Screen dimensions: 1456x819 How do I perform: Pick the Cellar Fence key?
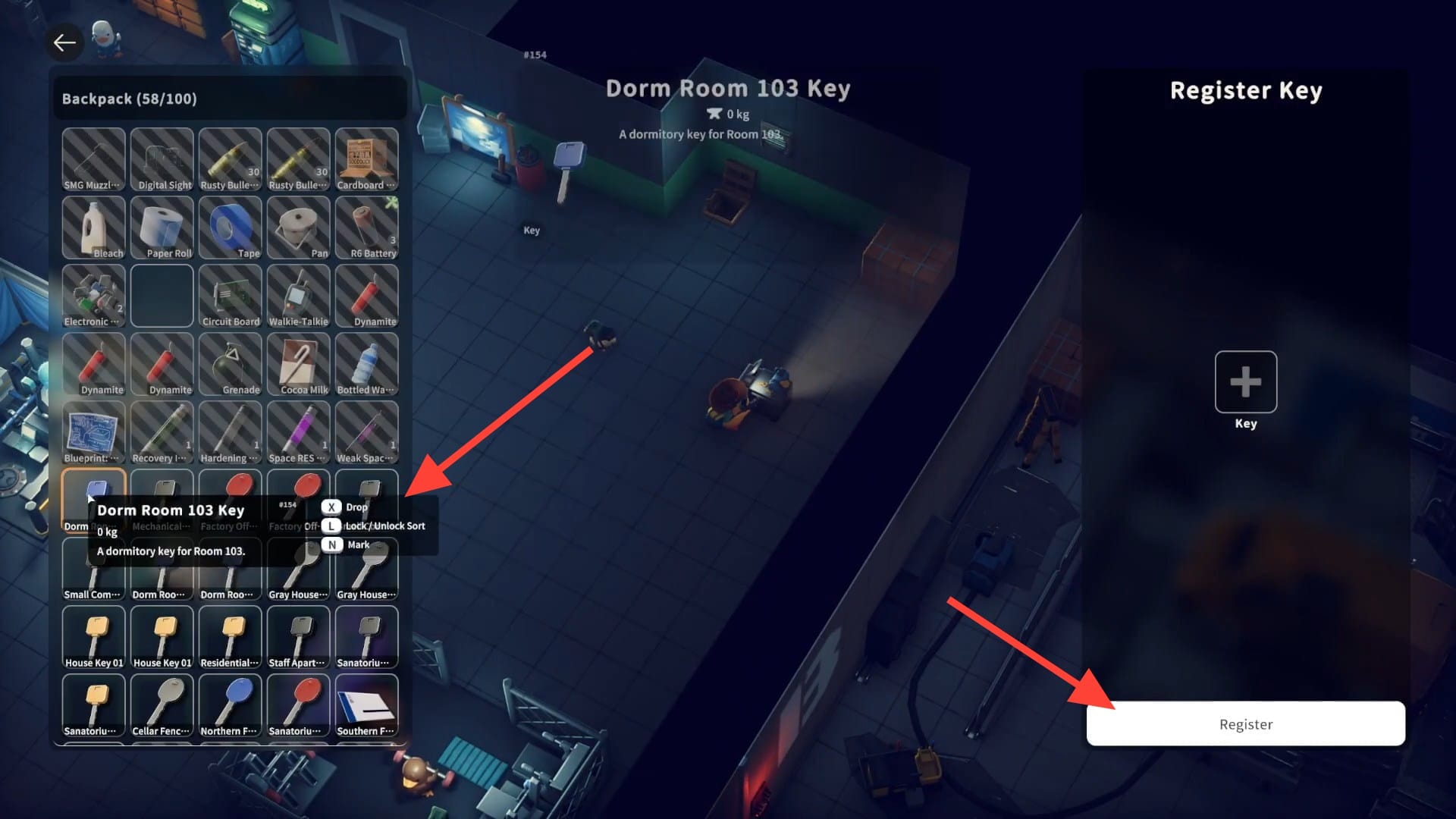click(162, 705)
